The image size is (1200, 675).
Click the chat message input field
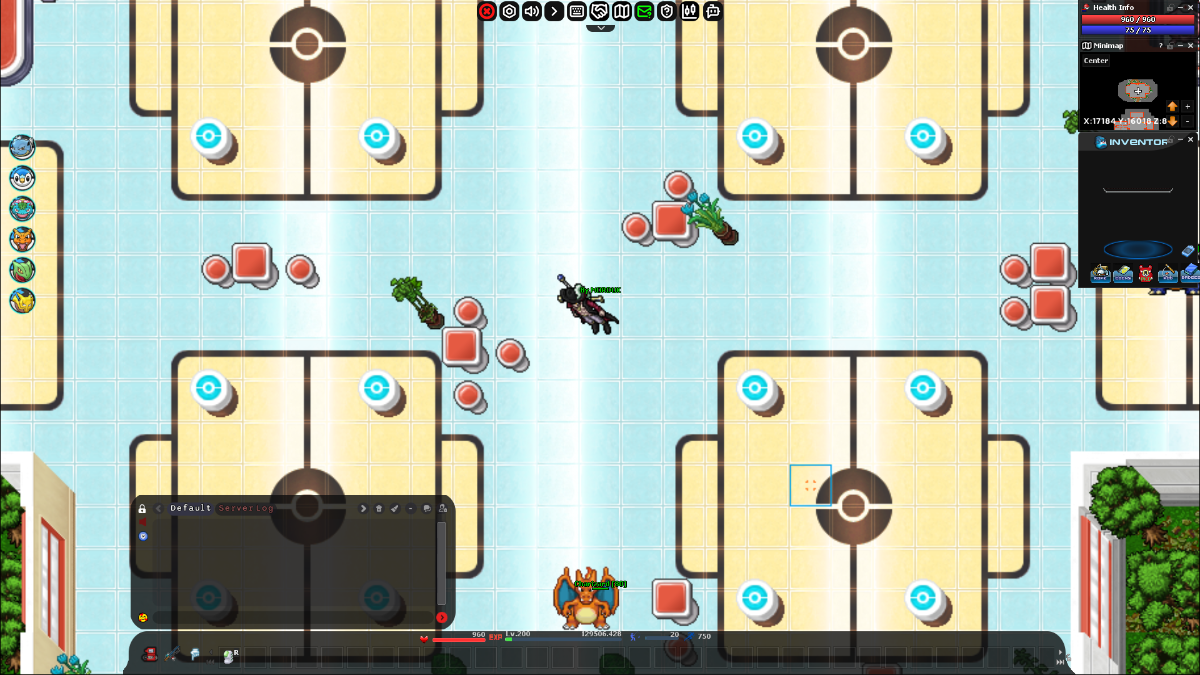pos(290,617)
